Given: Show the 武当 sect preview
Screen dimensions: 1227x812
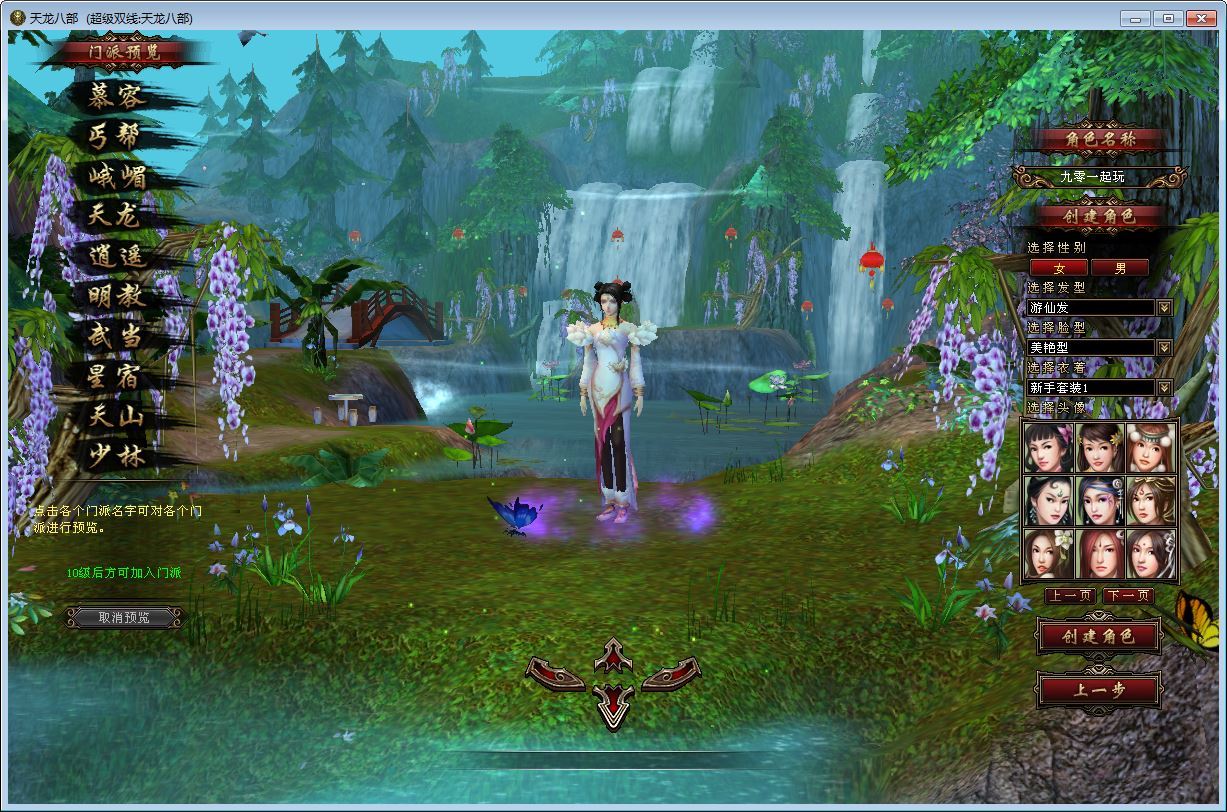Looking at the screenshot, I should click(117, 337).
